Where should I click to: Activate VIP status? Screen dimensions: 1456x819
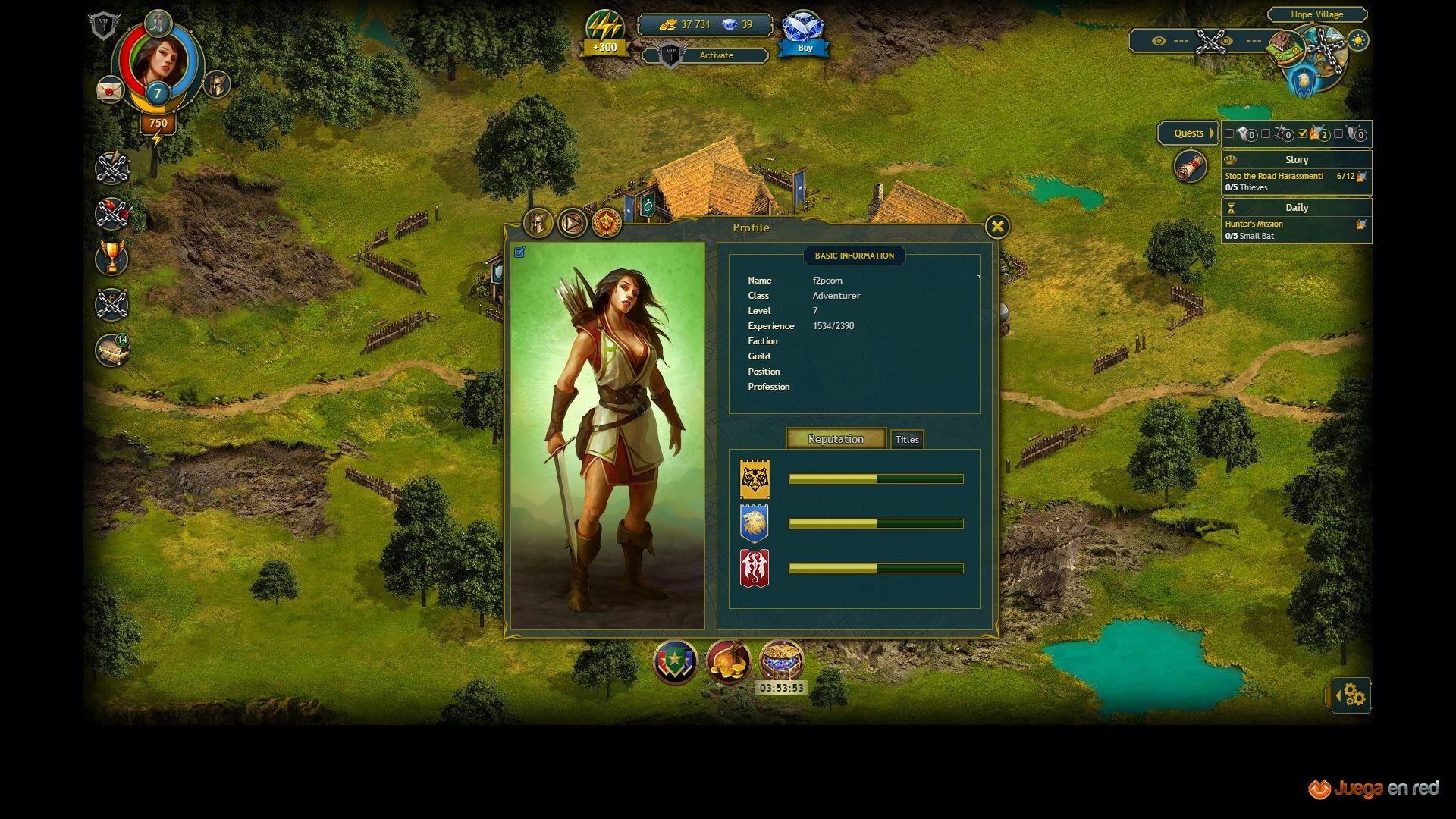tap(716, 55)
